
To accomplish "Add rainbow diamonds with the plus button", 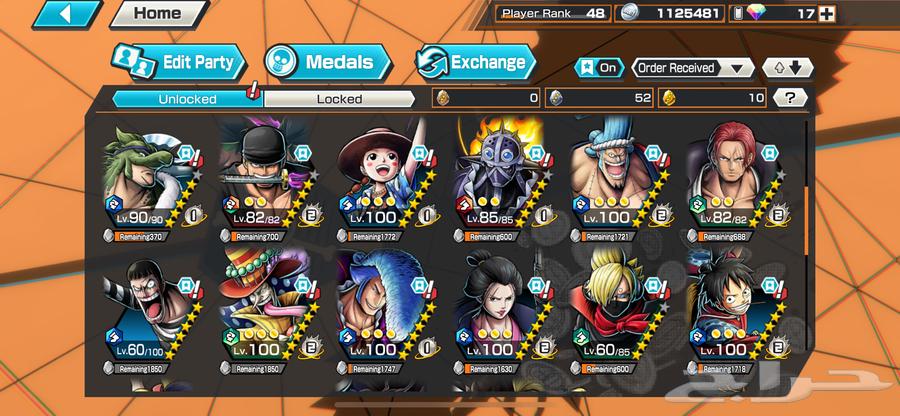I will [882, 15].
